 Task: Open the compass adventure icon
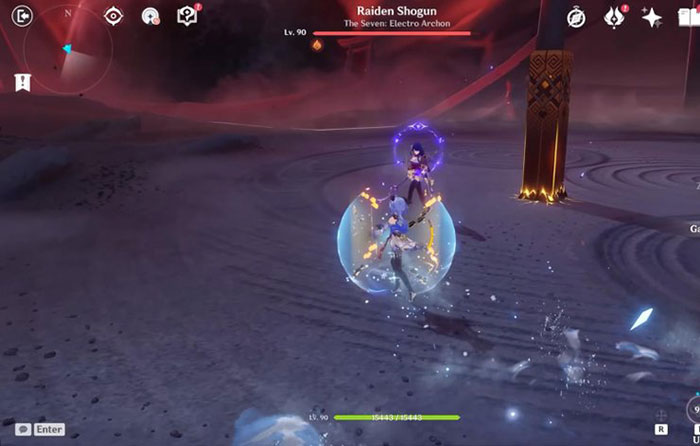click(x=577, y=17)
